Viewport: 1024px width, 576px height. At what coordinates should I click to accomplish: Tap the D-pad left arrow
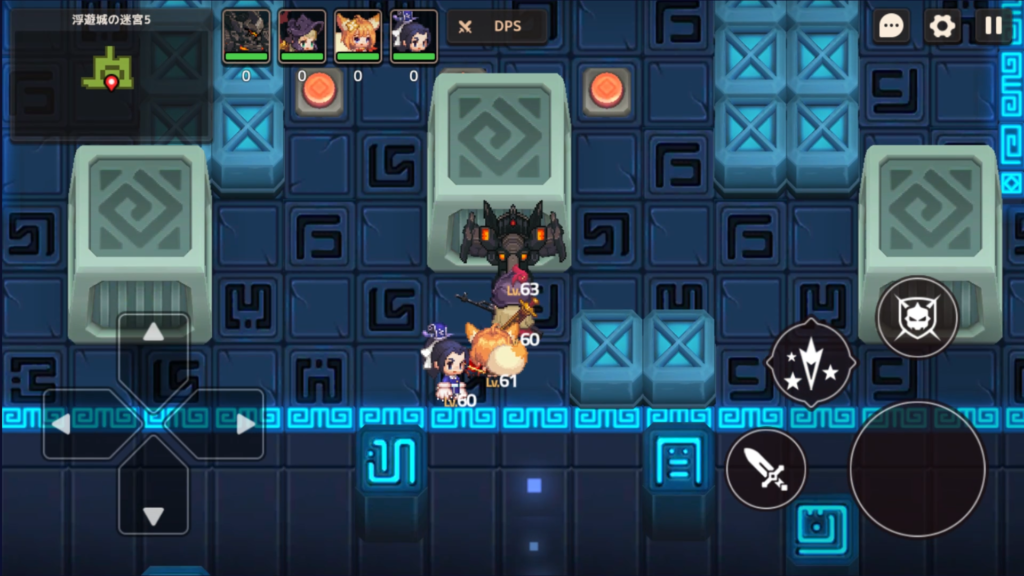(62, 424)
